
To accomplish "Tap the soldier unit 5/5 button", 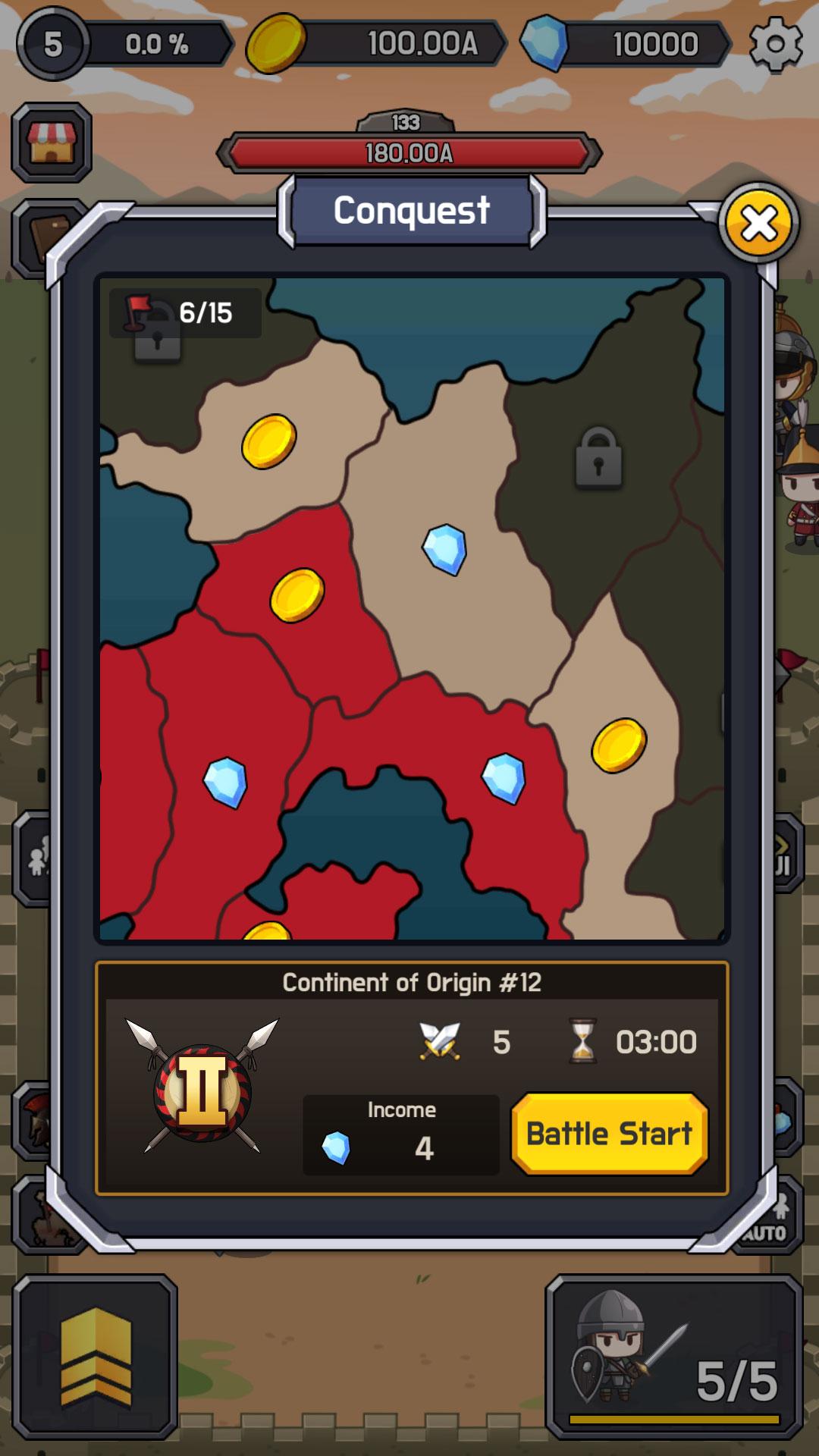I will click(x=674, y=1356).
